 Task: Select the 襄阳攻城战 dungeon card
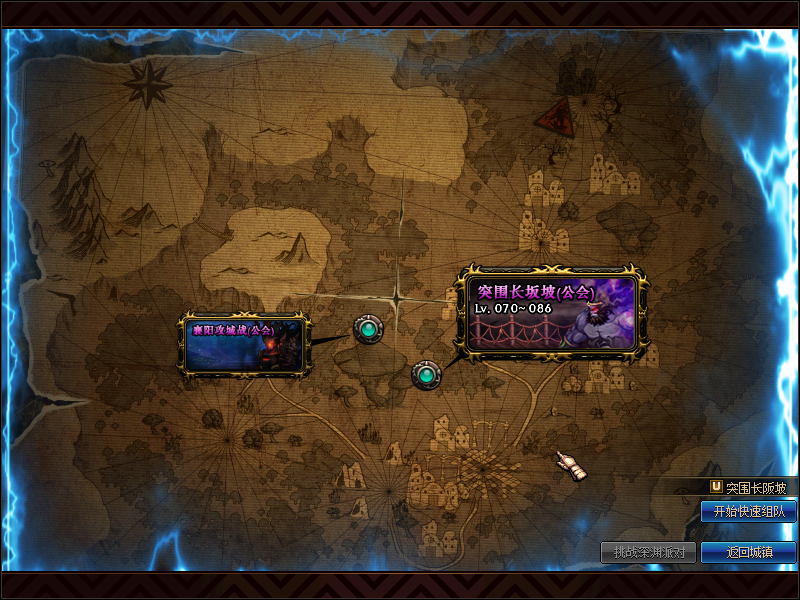point(244,343)
